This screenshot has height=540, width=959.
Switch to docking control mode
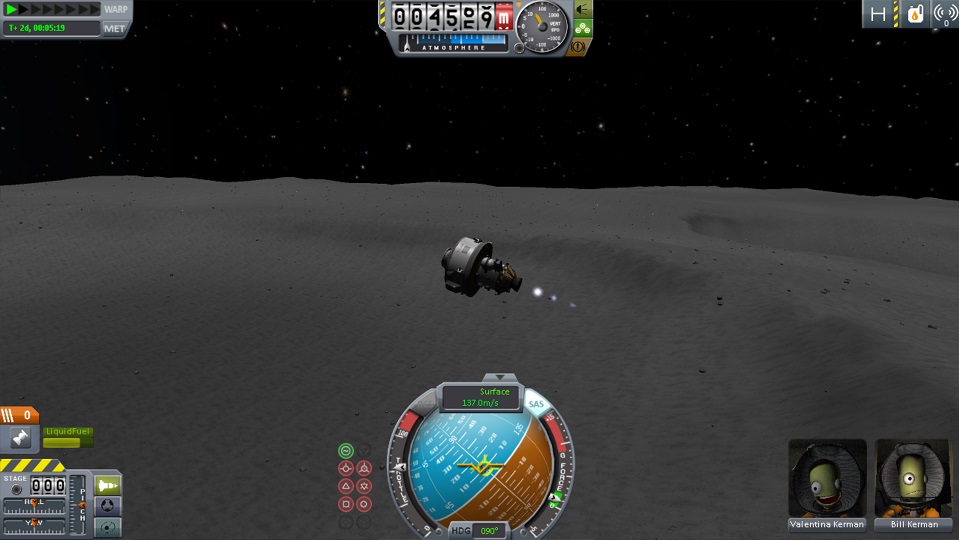coord(108,506)
